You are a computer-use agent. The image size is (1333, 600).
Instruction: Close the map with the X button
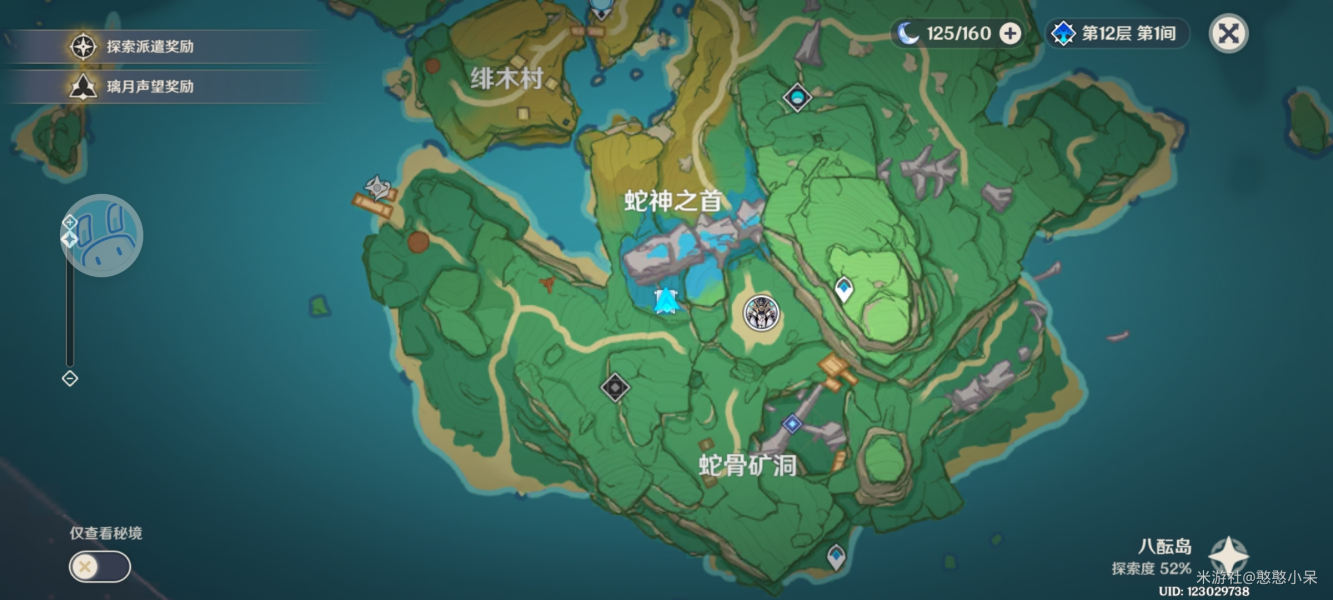coord(1228,34)
